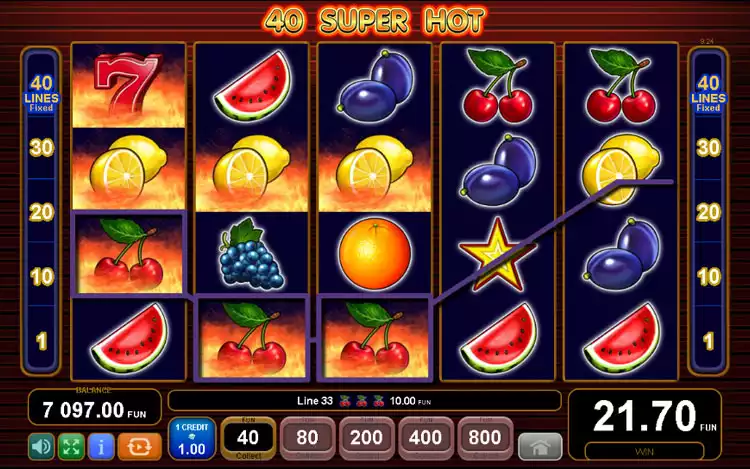Viewport: 750px width, 469px height.
Task: Switch to fullscreen with the green arrows button
Action: click(71, 444)
